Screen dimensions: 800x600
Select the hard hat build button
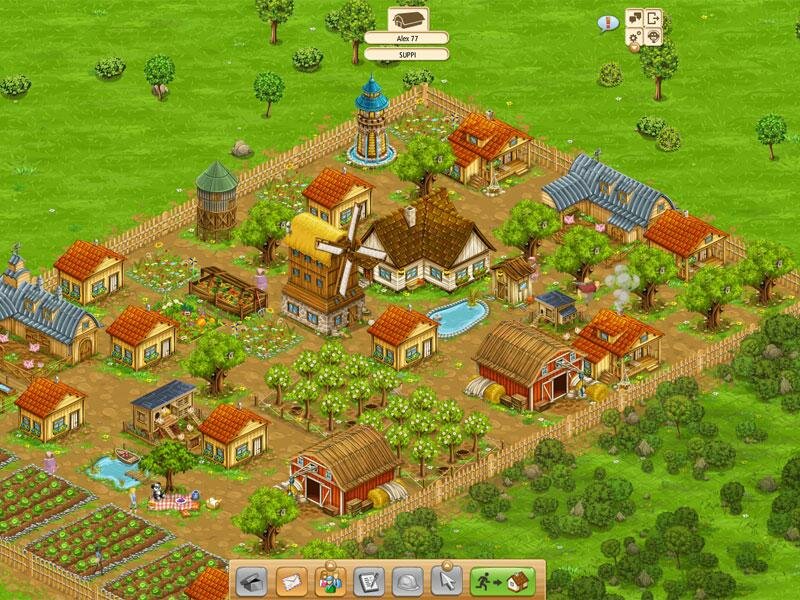point(407,580)
